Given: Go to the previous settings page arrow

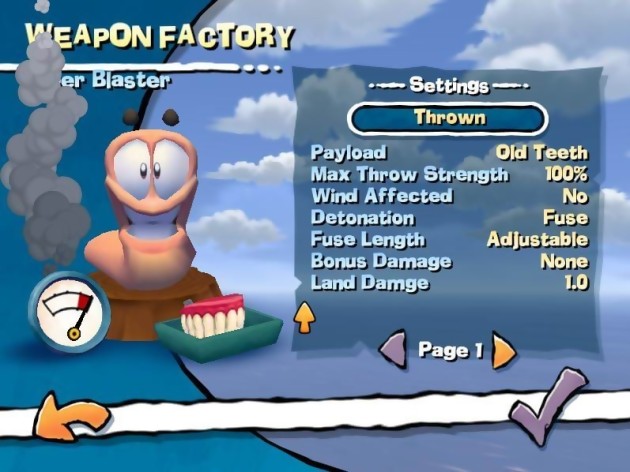Looking at the screenshot, I should tap(394, 350).
